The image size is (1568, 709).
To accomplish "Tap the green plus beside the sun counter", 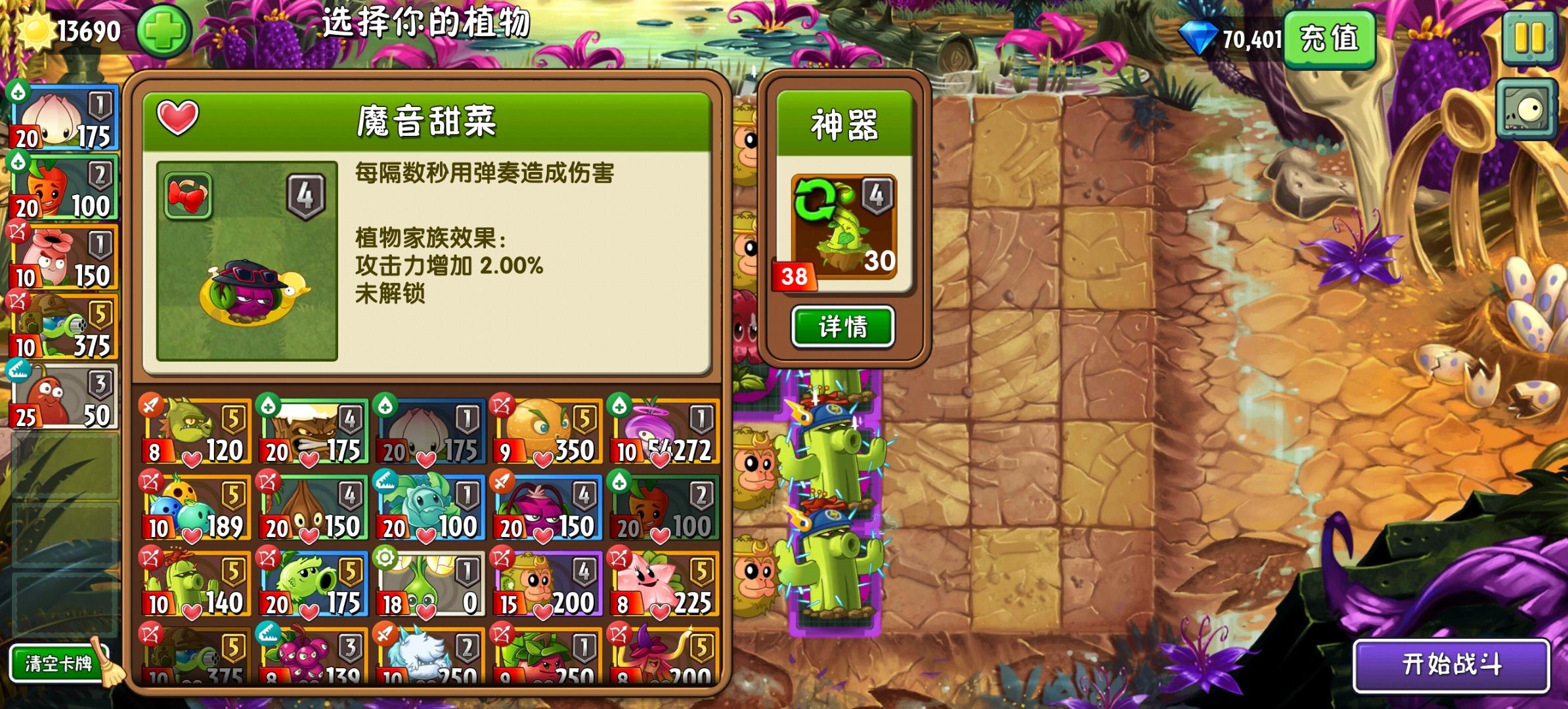I will tap(163, 30).
